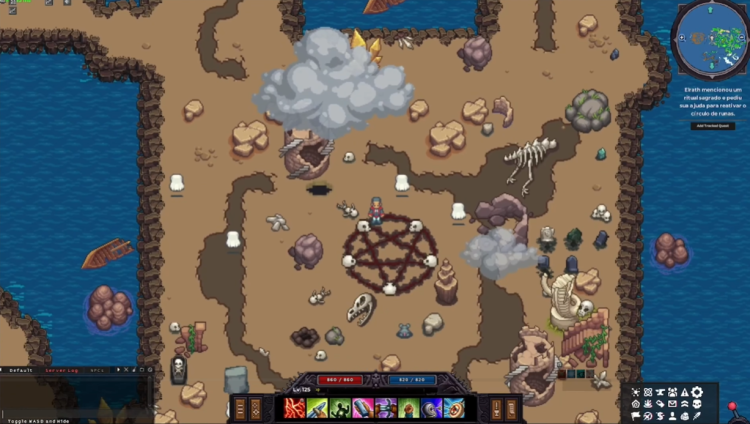Open the skull icon menu
Screen dimensions: 750x424
(x=697, y=404)
